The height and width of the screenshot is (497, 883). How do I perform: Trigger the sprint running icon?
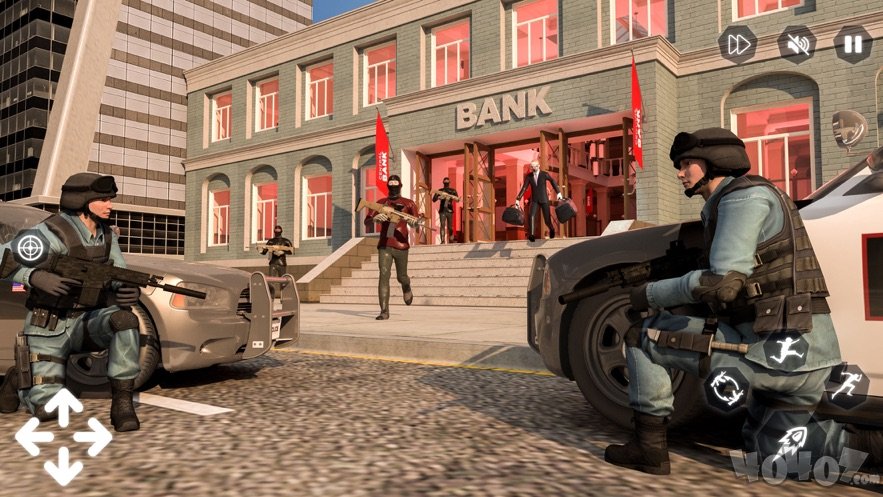tap(846, 386)
